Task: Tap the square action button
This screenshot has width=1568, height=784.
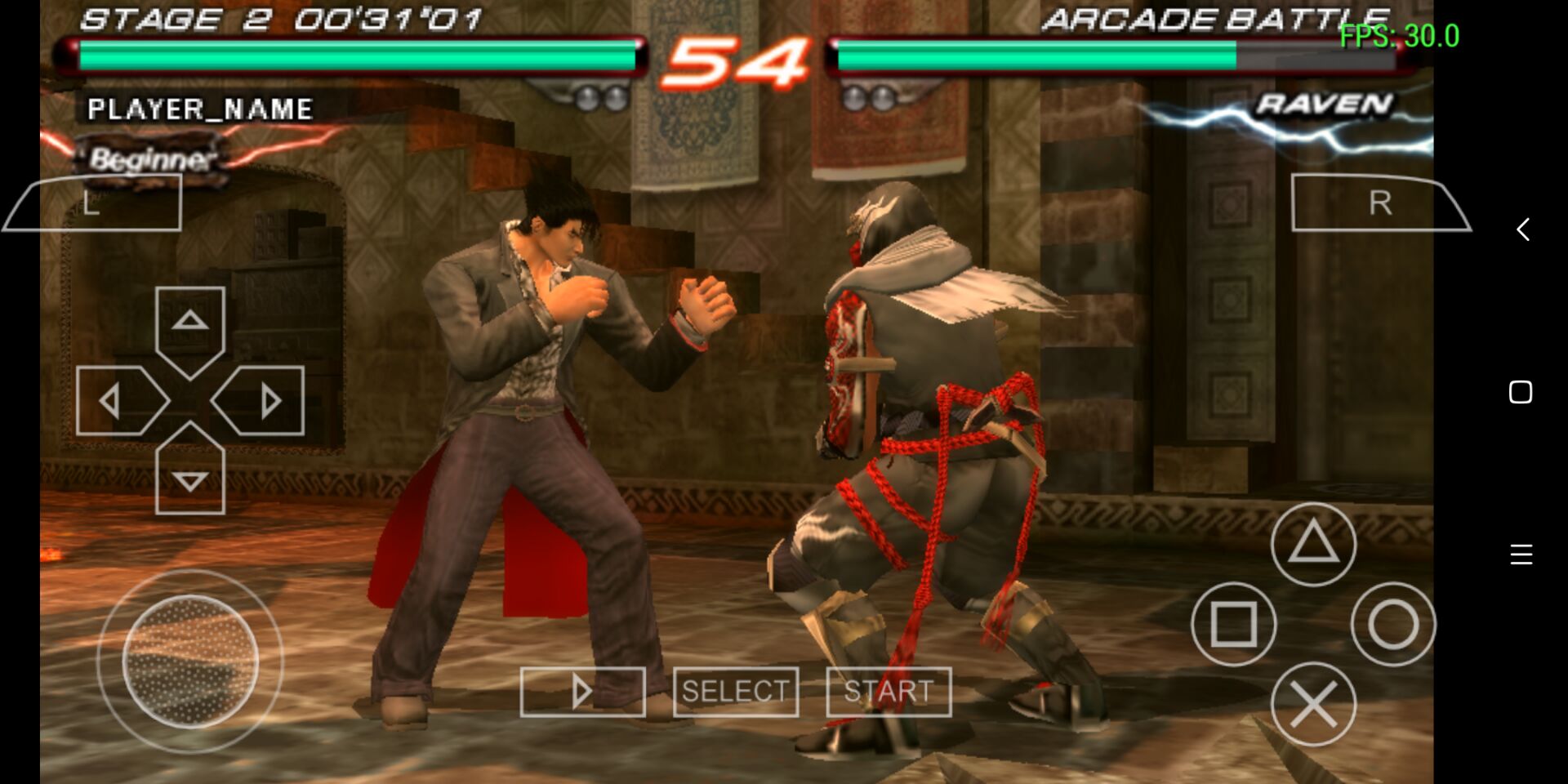Action: coord(1233,624)
